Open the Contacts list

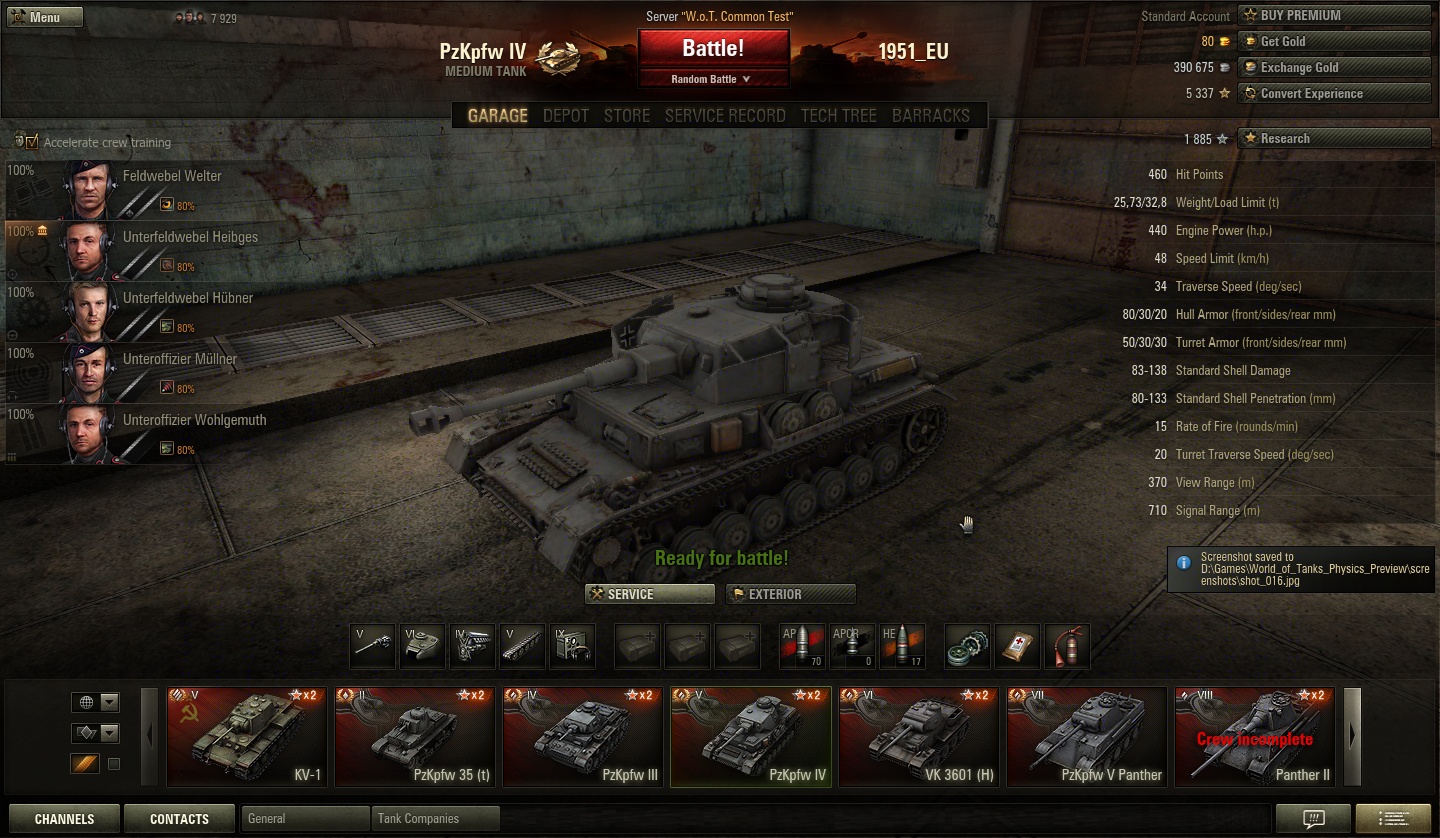click(179, 818)
